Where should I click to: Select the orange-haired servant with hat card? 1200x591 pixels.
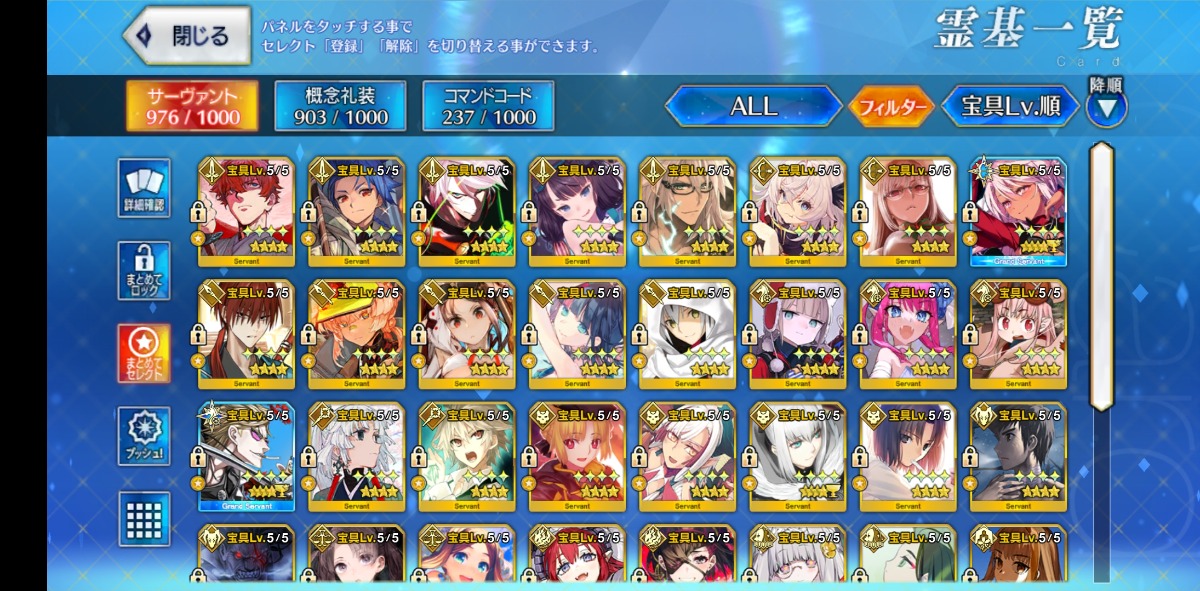coord(356,335)
